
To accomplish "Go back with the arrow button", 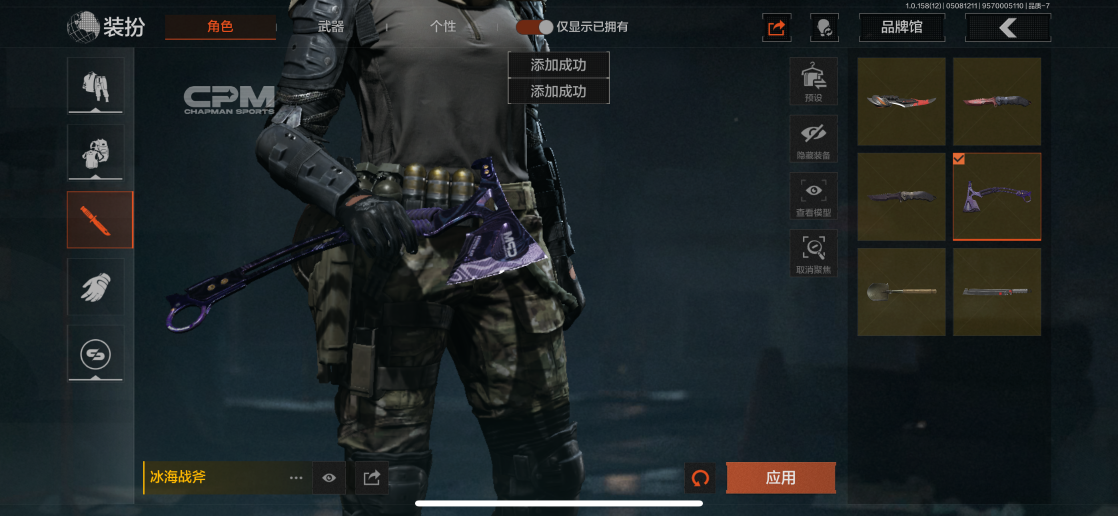I will pyautogui.click(x=1007, y=28).
